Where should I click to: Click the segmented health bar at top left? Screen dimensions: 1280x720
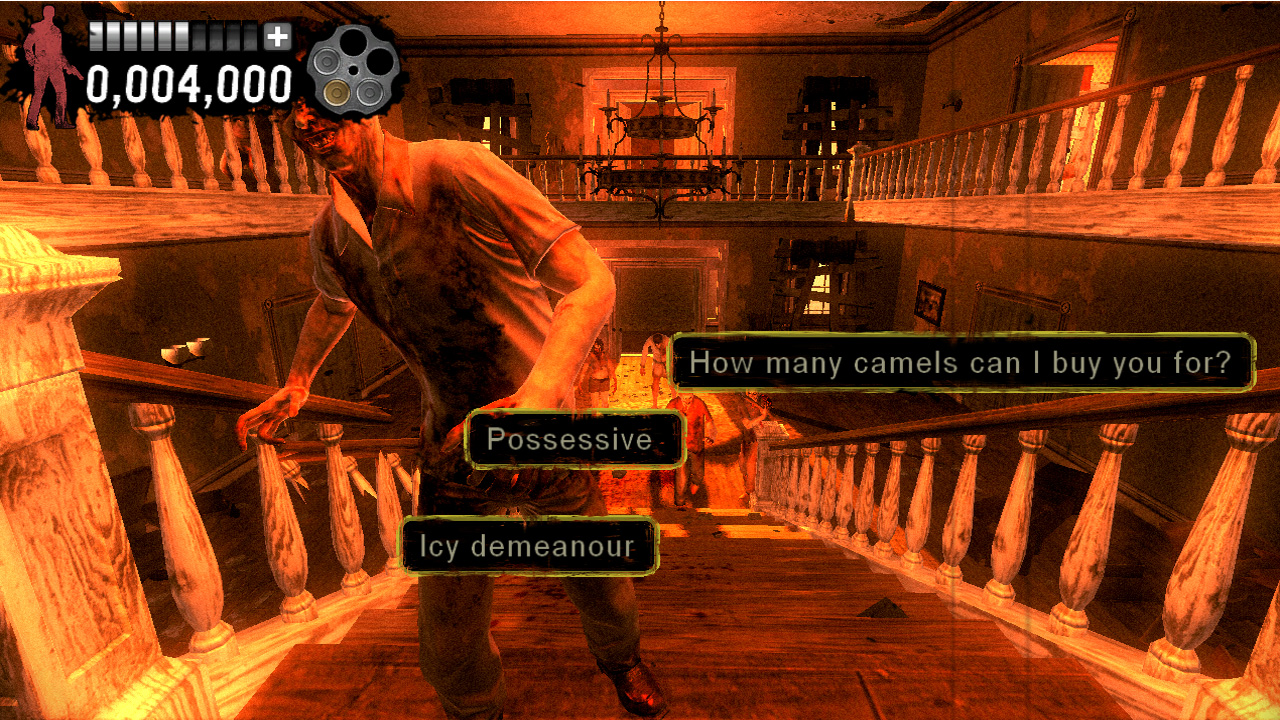[x=175, y=38]
